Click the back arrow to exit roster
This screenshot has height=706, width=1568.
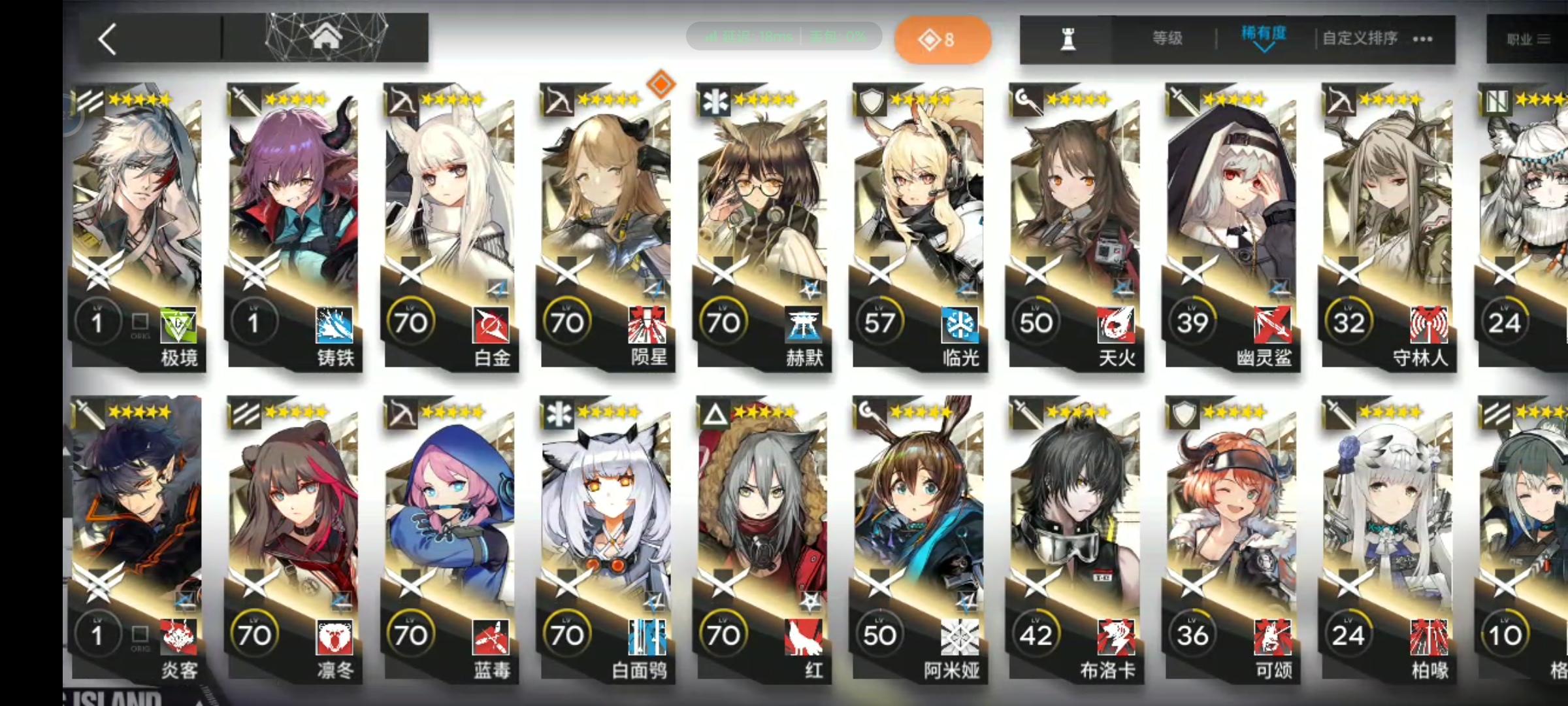coord(106,39)
